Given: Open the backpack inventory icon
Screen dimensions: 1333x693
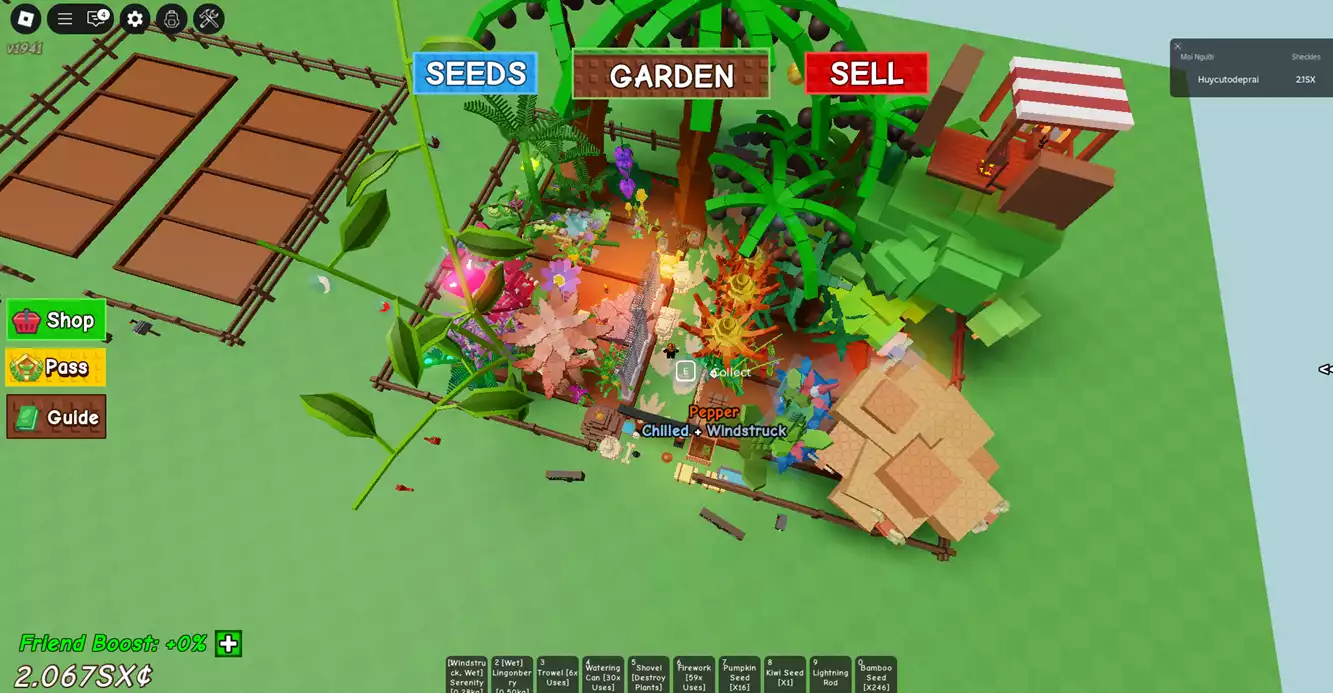Looking at the screenshot, I should 172,18.
